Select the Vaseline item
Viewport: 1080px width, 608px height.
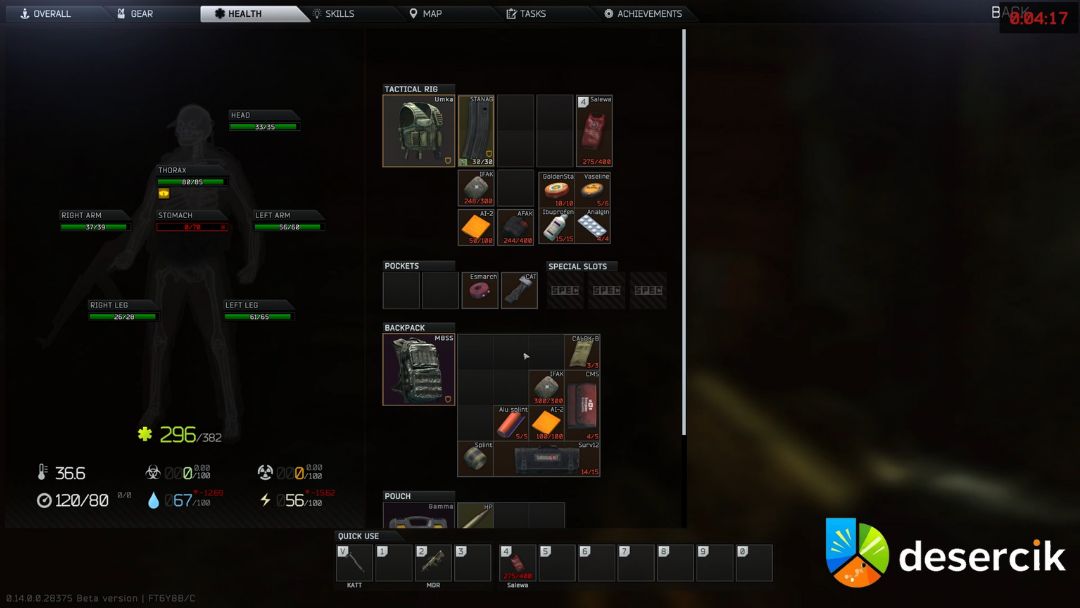pyautogui.click(x=594, y=189)
